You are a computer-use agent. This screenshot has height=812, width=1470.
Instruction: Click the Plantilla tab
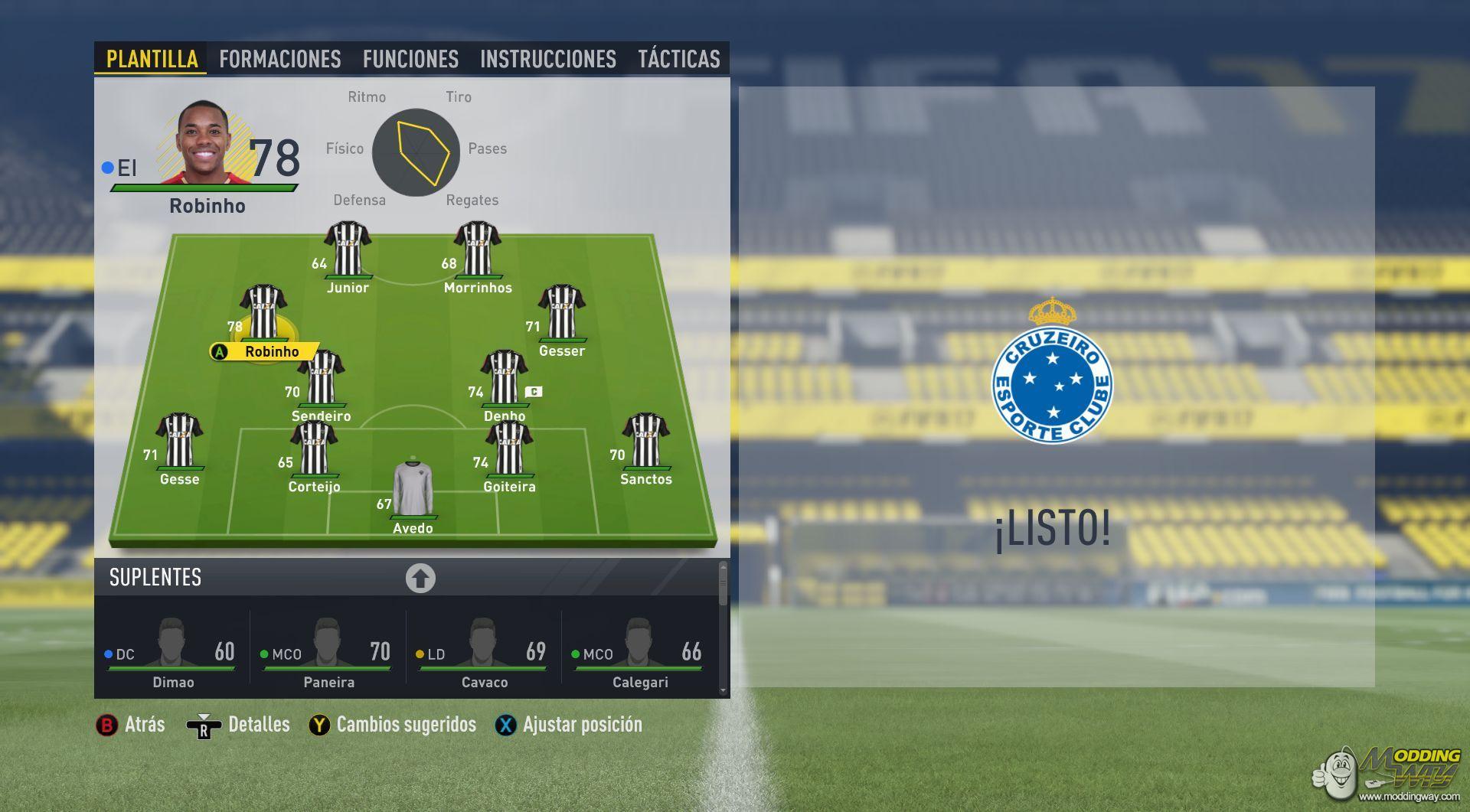[x=152, y=59]
